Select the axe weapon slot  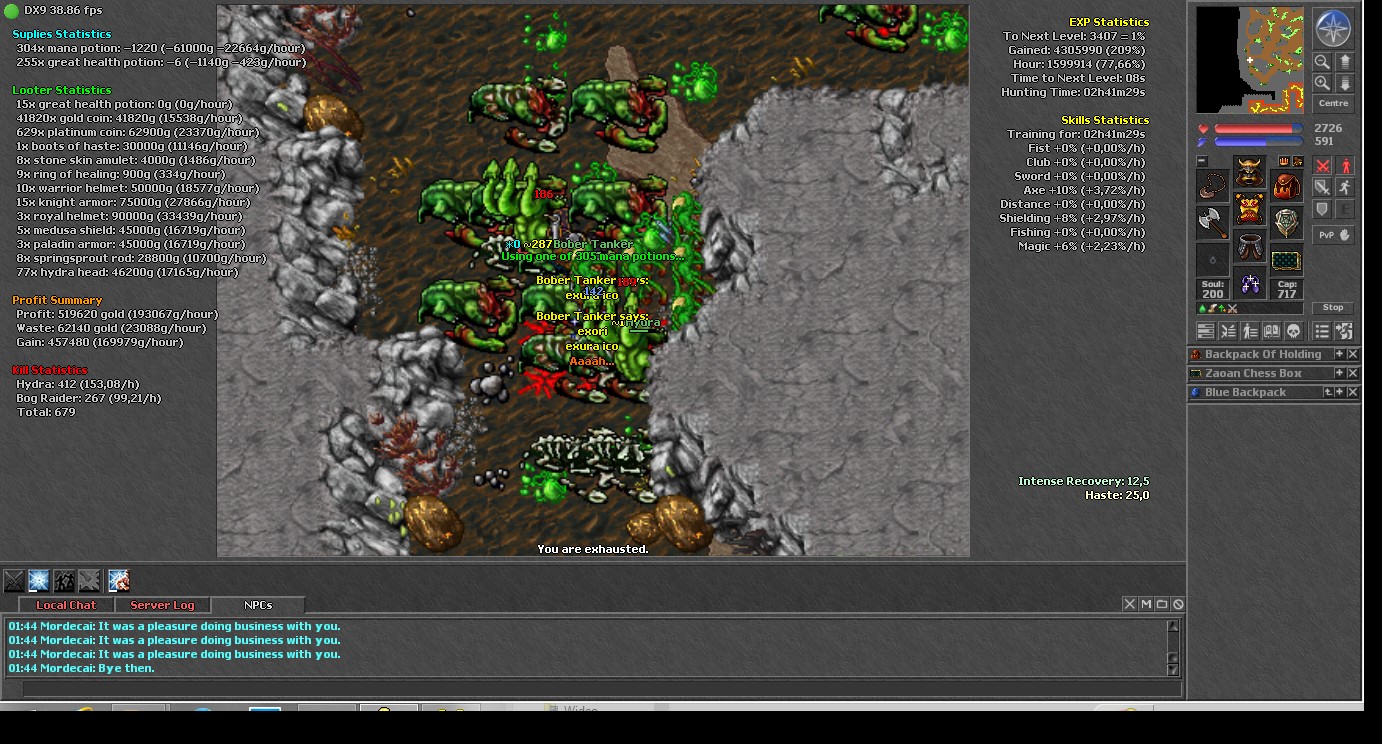1212,222
